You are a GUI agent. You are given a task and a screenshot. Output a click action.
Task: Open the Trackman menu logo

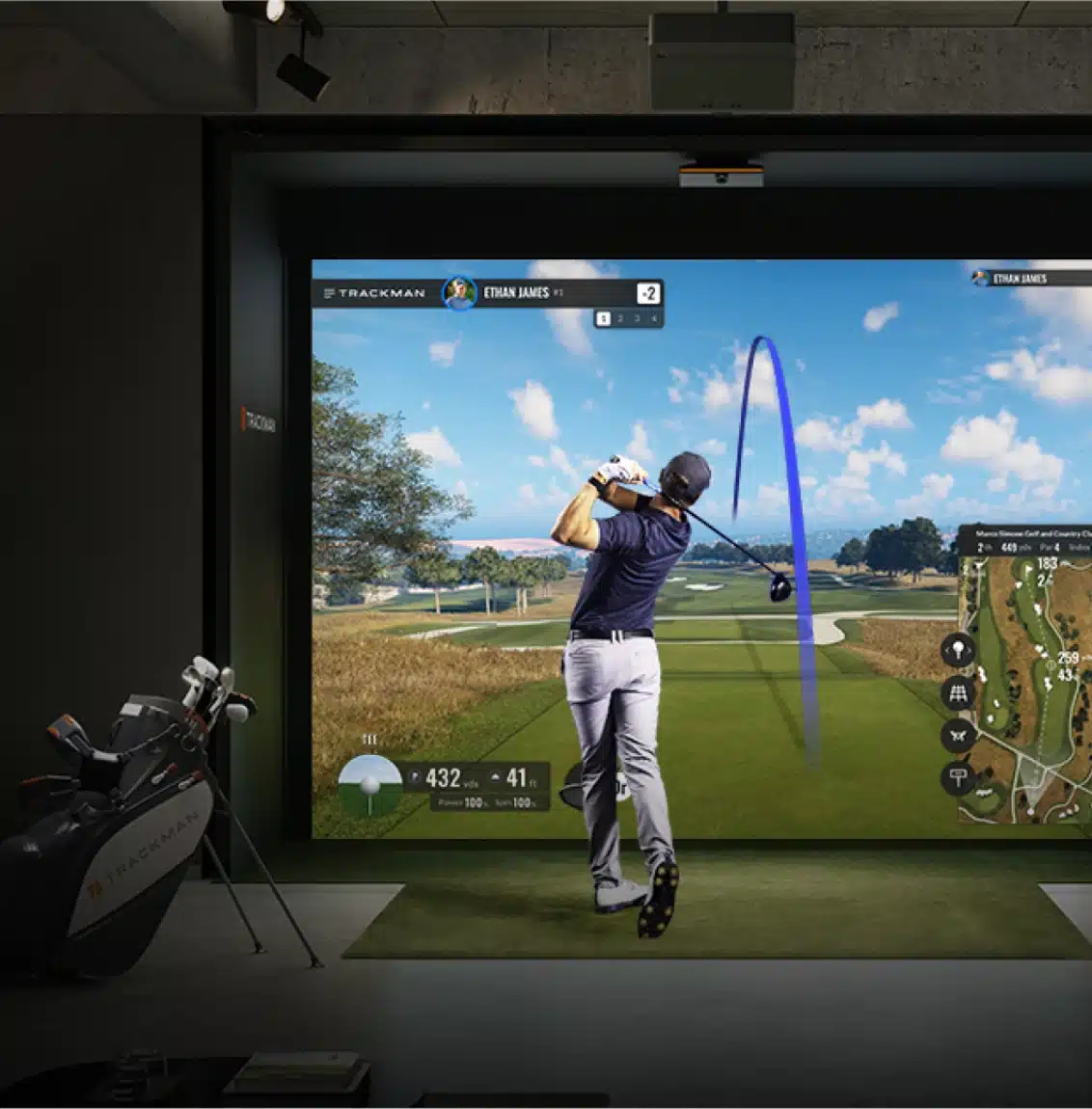pos(374,293)
